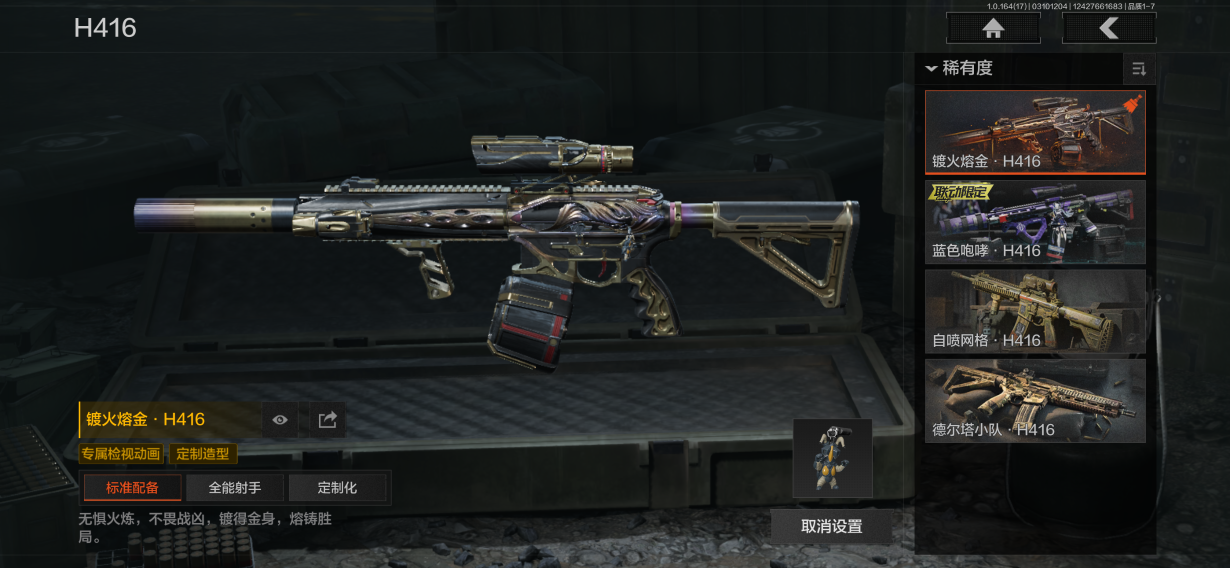Toggle the eye preview icon
The height and width of the screenshot is (568, 1230).
[280, 420]
